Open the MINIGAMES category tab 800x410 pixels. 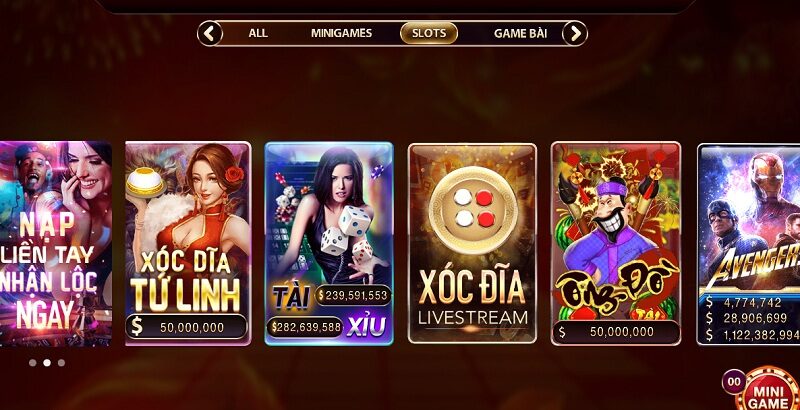pos(341,33)
